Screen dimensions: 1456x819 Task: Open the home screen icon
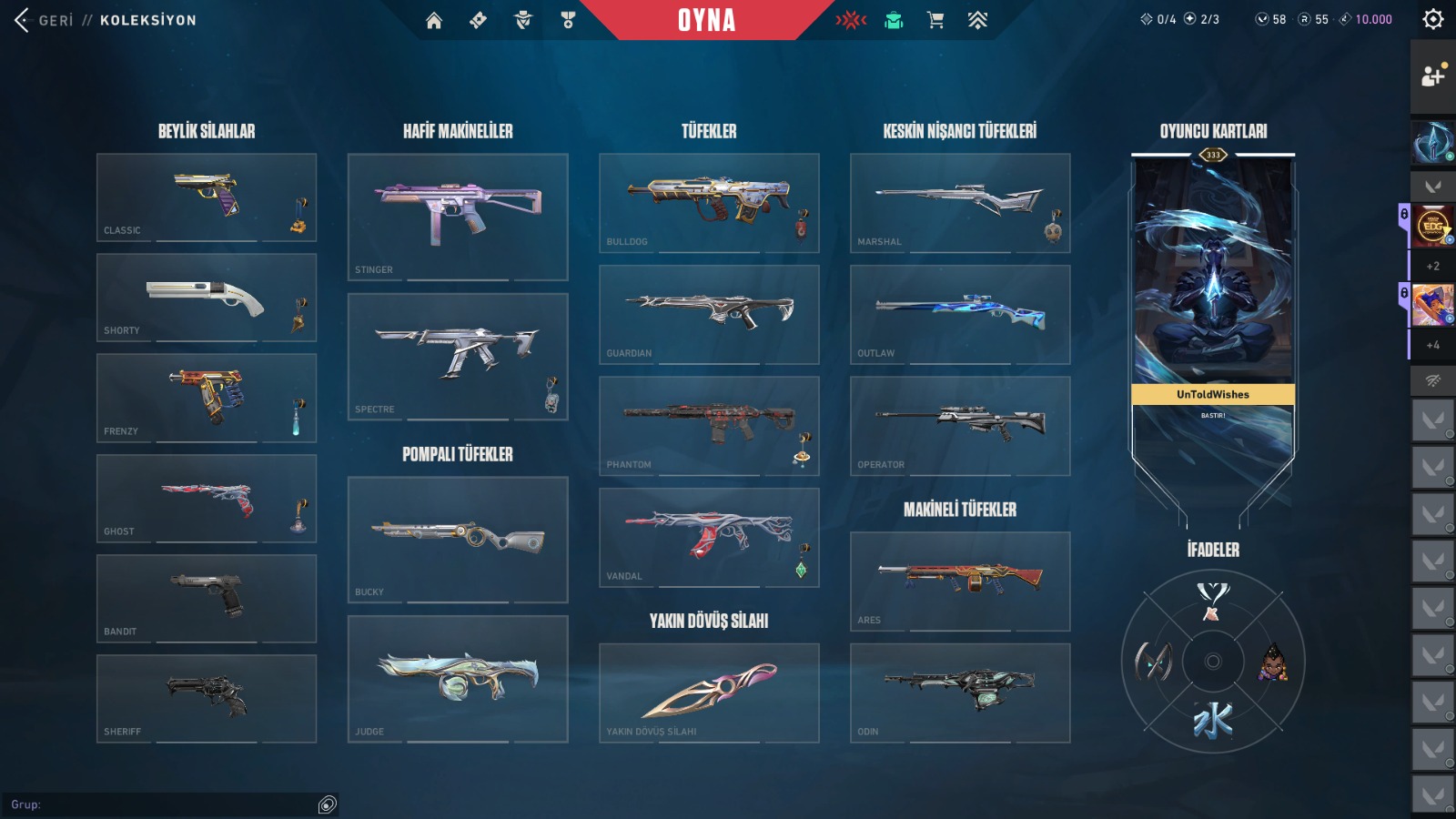coord(434,20)
